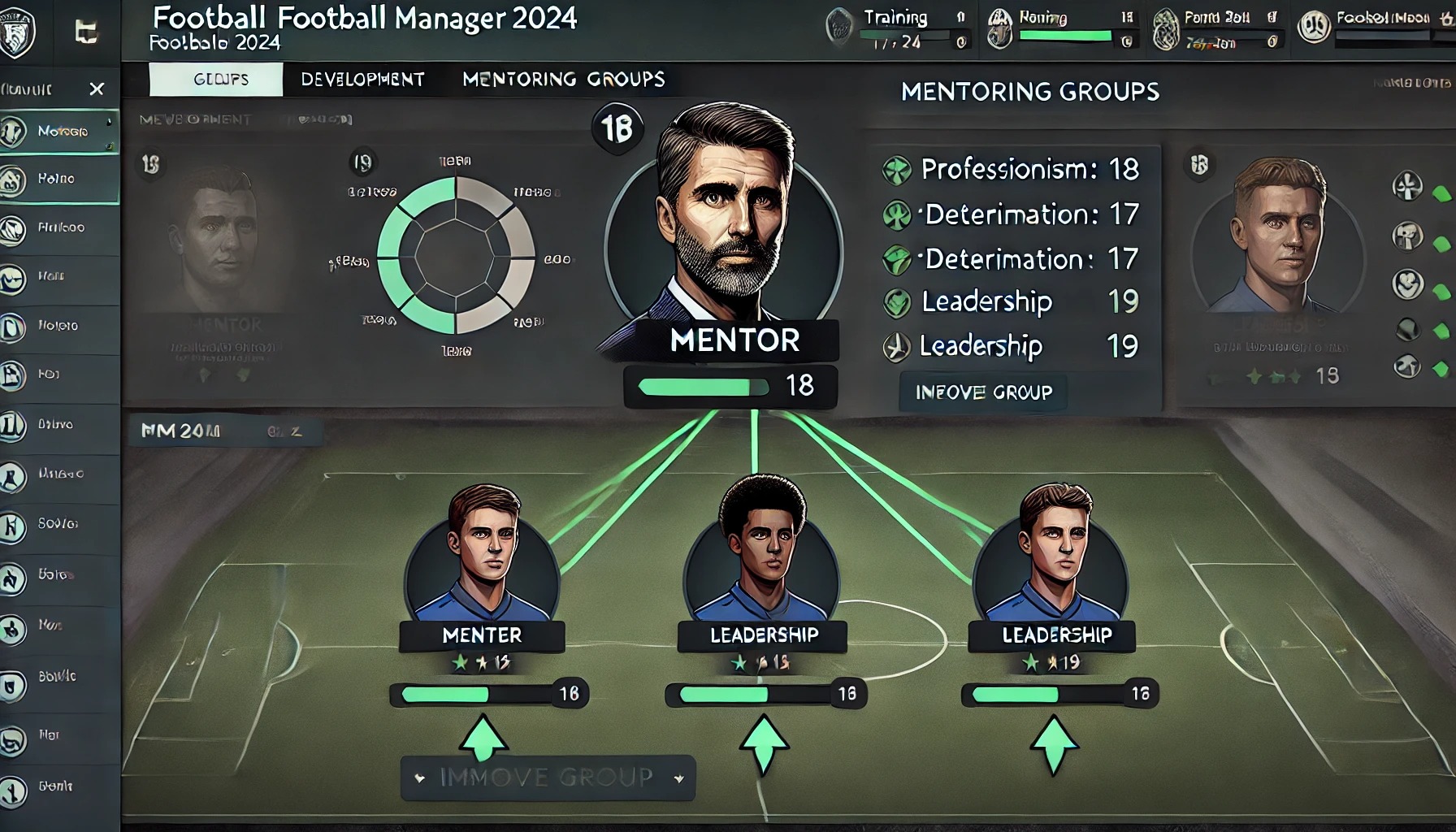Click the Infove Group button
The width and height of the screenshot is (1456, 832).
[983, 392]
